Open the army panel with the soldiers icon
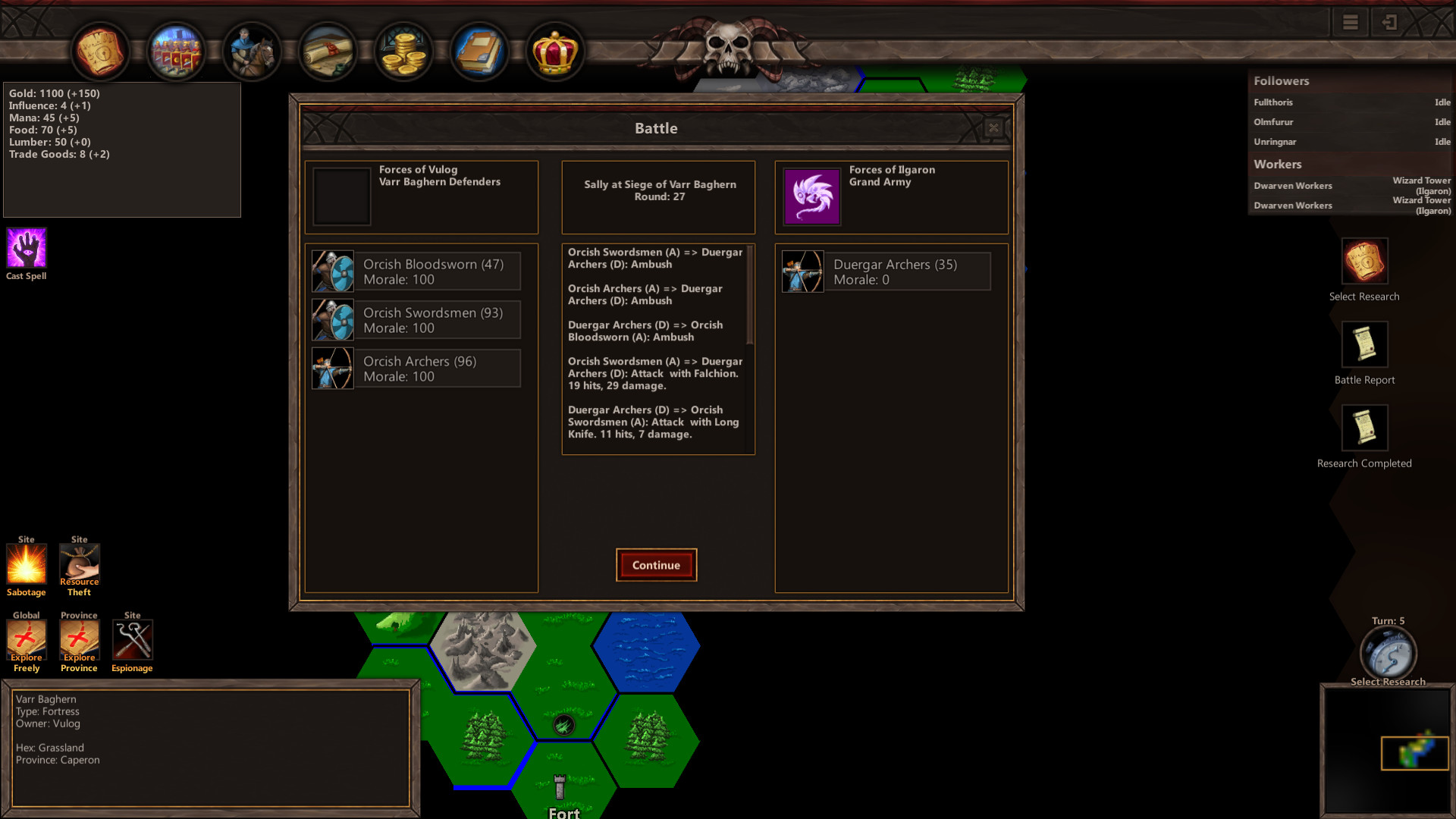The image size is (1456, 819). coord(177,51)
